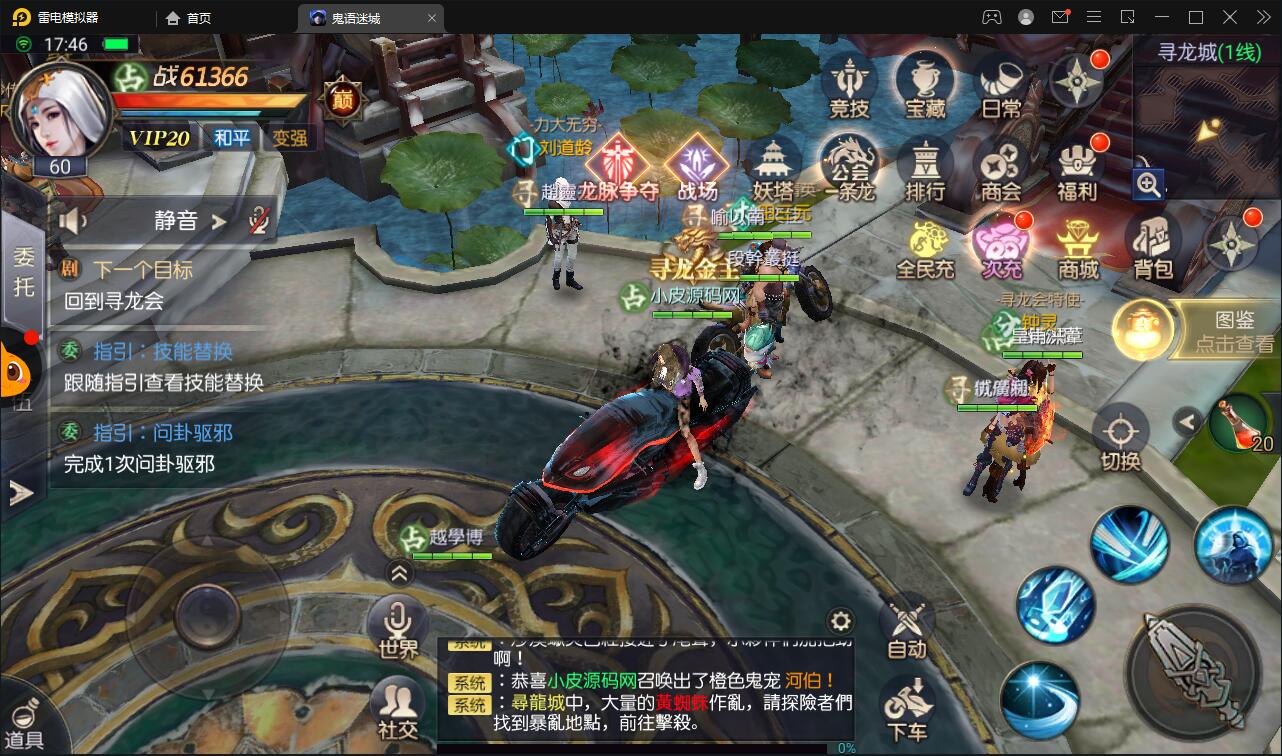The image size is (1282, 756).
Task: Toggle 自动 auto-combat
Action: pos(907,626)
